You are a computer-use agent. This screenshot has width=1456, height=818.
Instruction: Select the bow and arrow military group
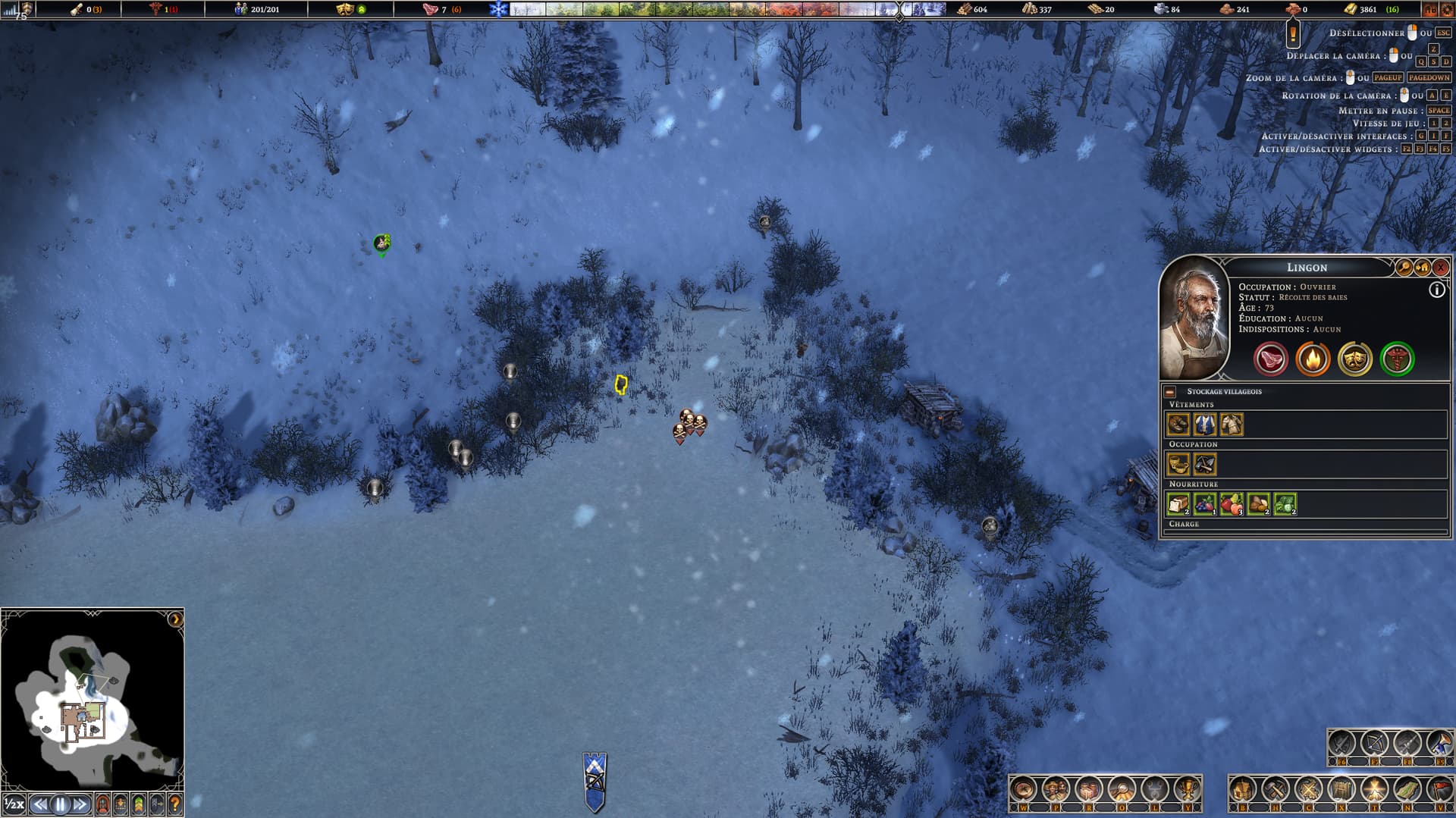point(1374,744)
